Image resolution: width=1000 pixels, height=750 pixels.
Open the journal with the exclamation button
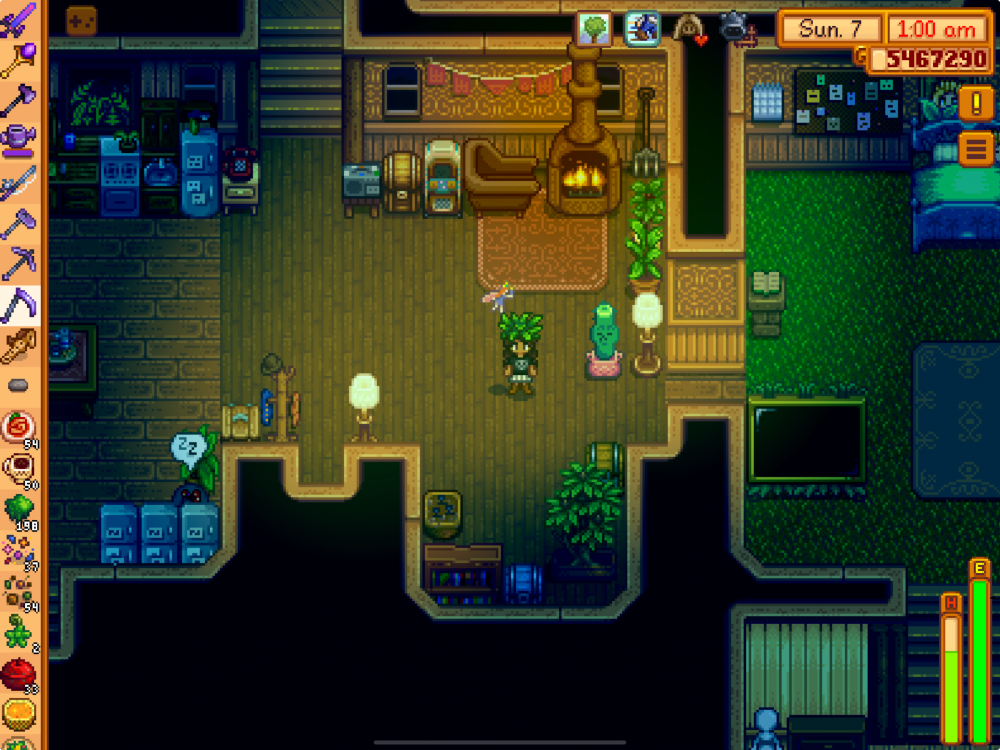975,102
